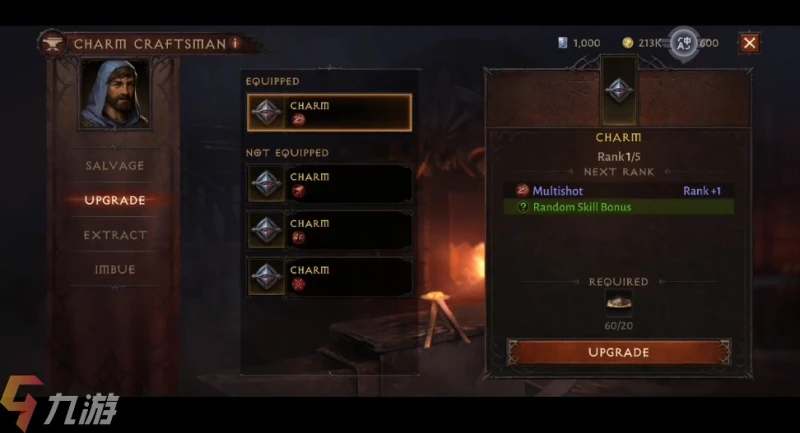Image resolution: width=800 pixels, height=433 pixels.
Task: Select the equipped Charm entry
Action: coord(329,112)
